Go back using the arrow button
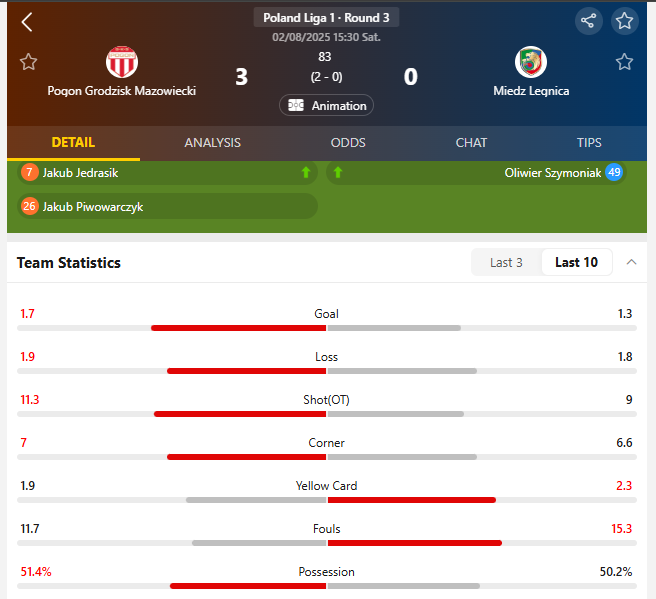 [27, 22]
